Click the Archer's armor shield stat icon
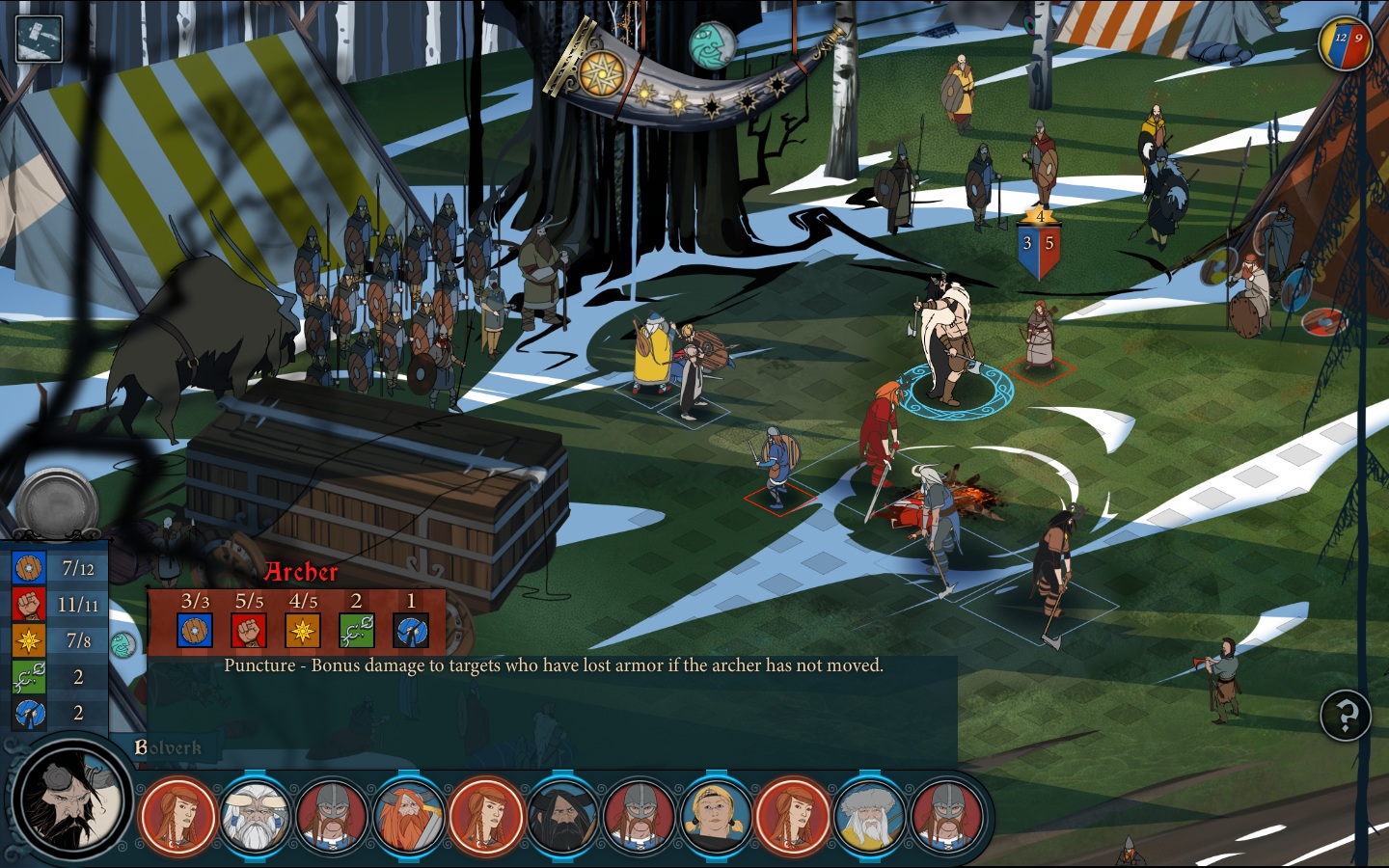 pyautogui.click(x=195, y=631)
